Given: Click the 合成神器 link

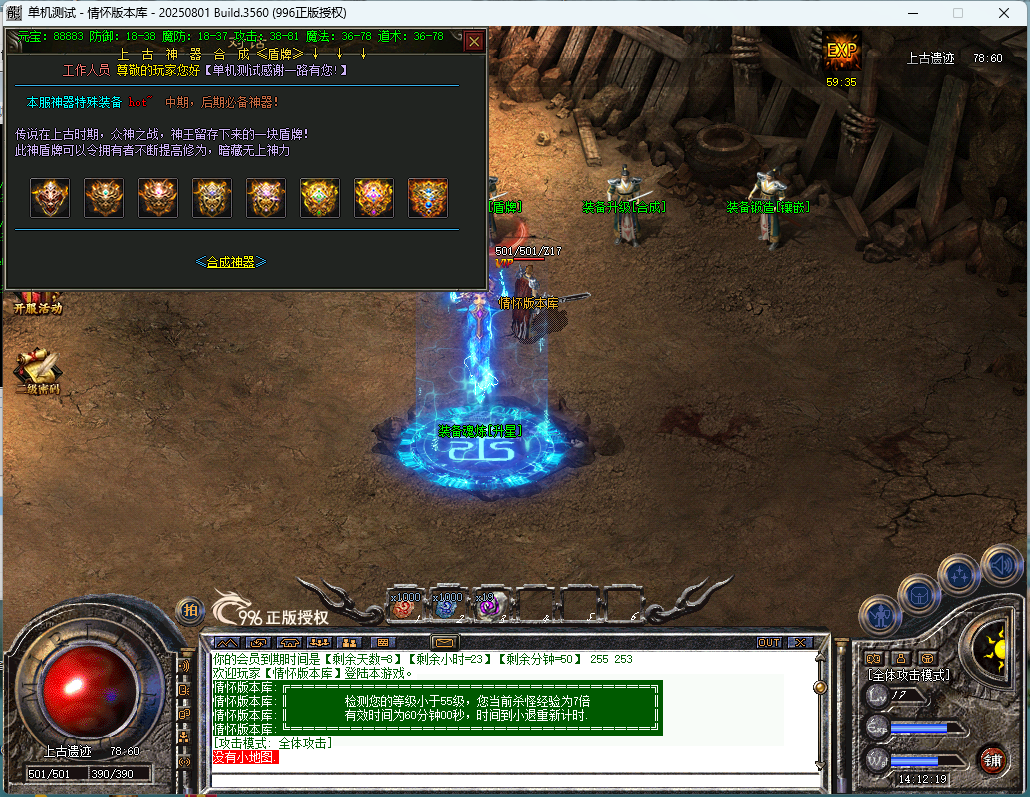Looking at the screenshot, I should tap(231, 262).
